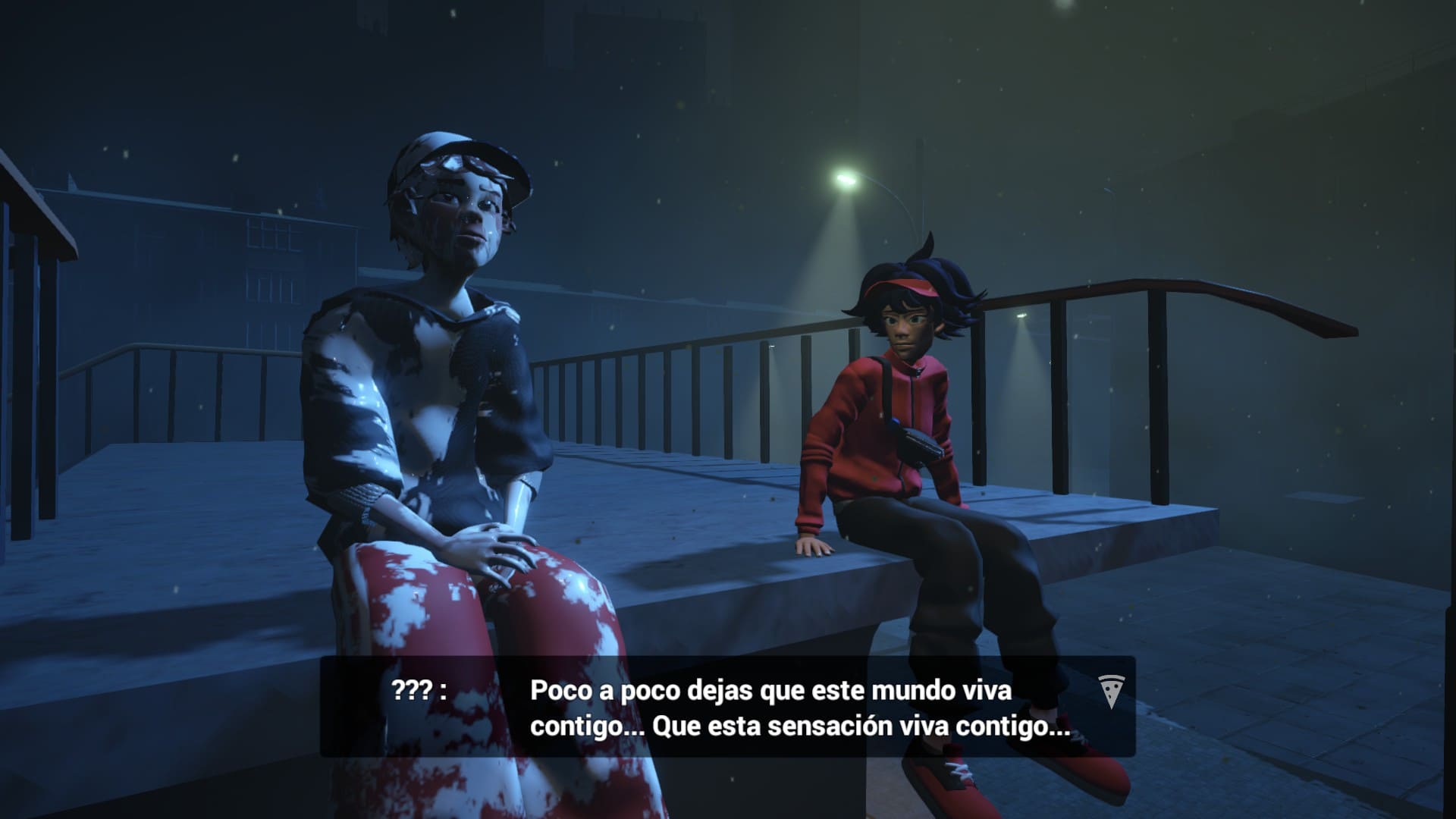Viewport: 1456px width, 819px height.
Task: Select the girl in the red hoodie
Action: point(895,417)
